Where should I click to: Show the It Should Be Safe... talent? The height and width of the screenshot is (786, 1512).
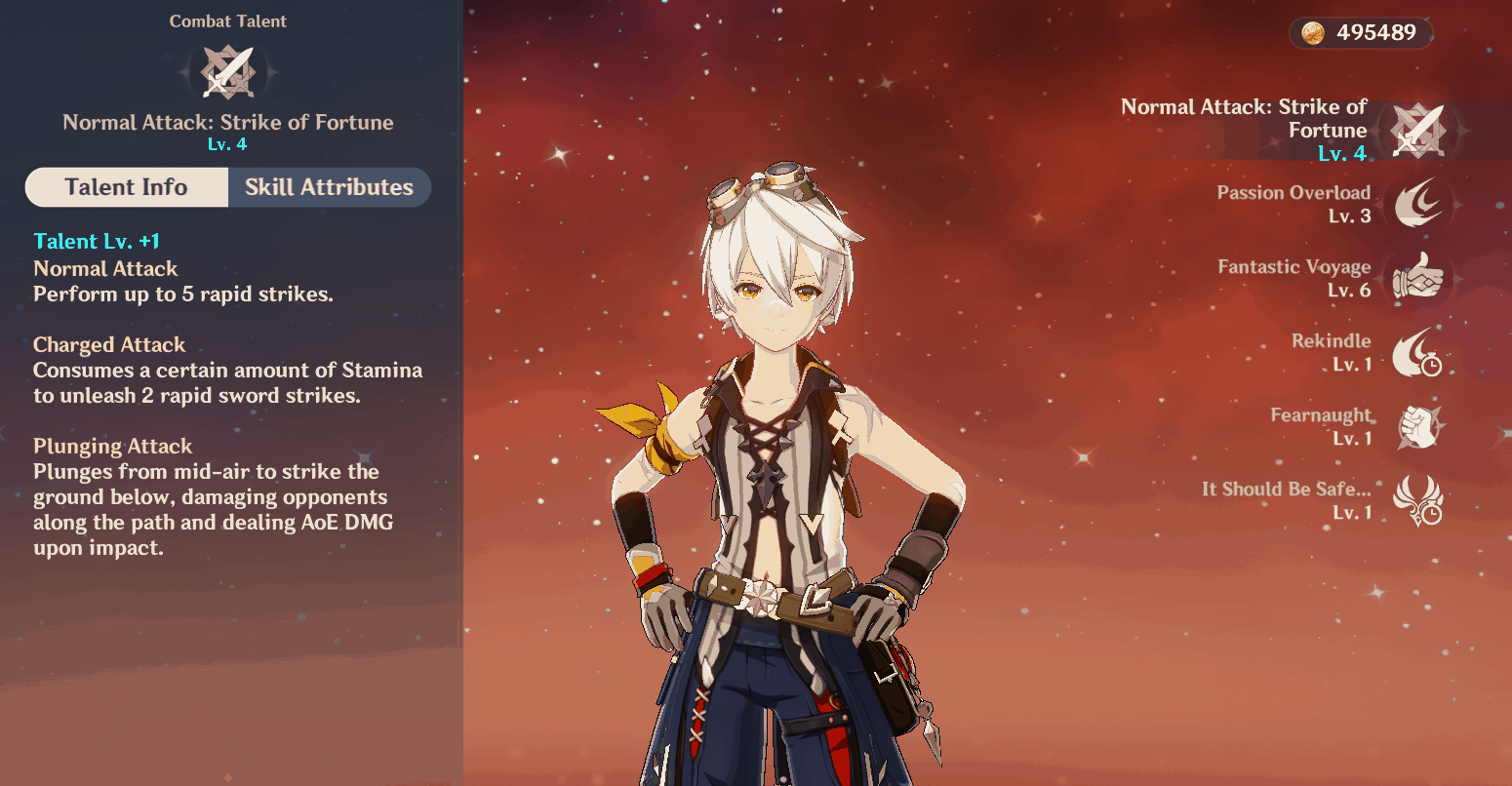(1416, 500)
